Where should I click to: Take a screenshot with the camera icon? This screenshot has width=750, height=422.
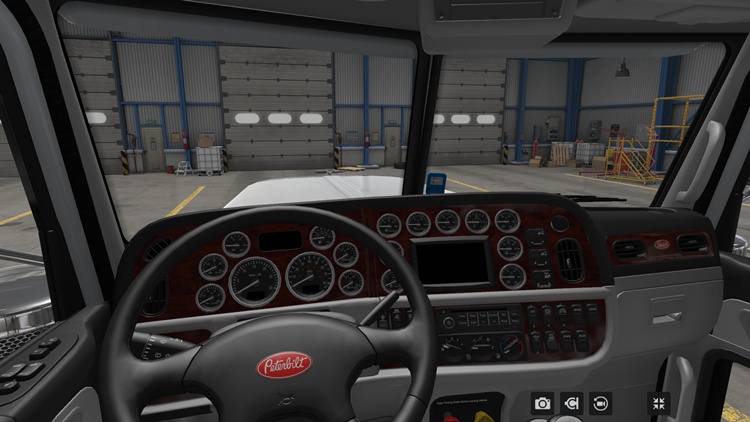542,403
